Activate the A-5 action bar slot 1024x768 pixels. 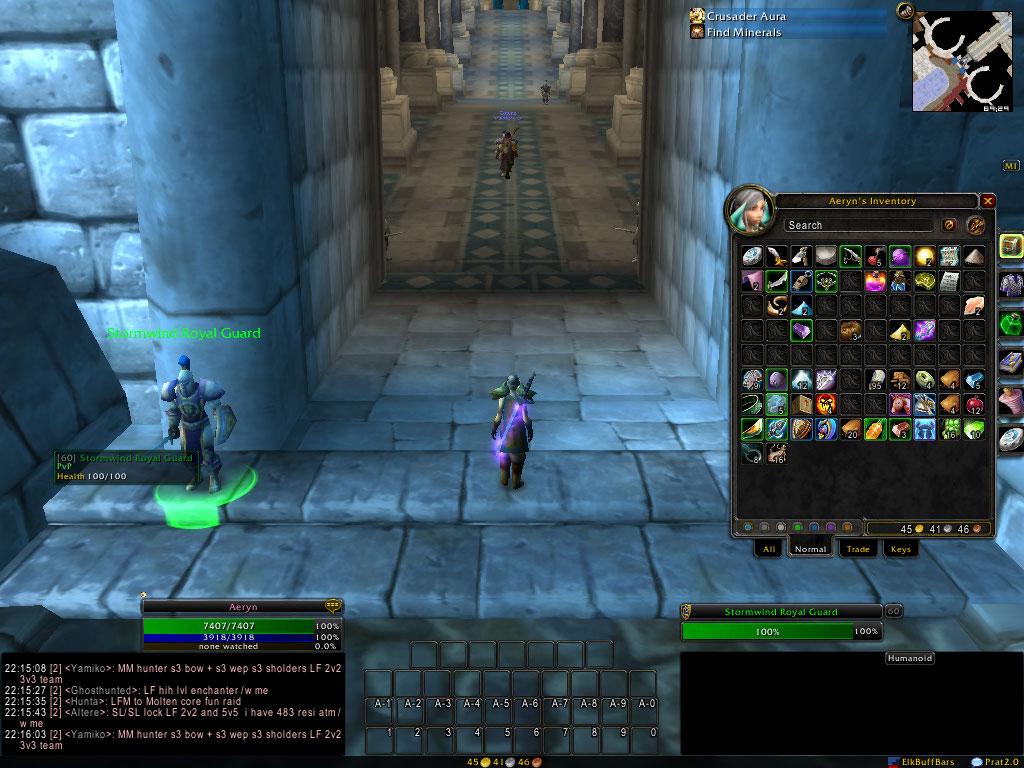[x=501, y=704]
